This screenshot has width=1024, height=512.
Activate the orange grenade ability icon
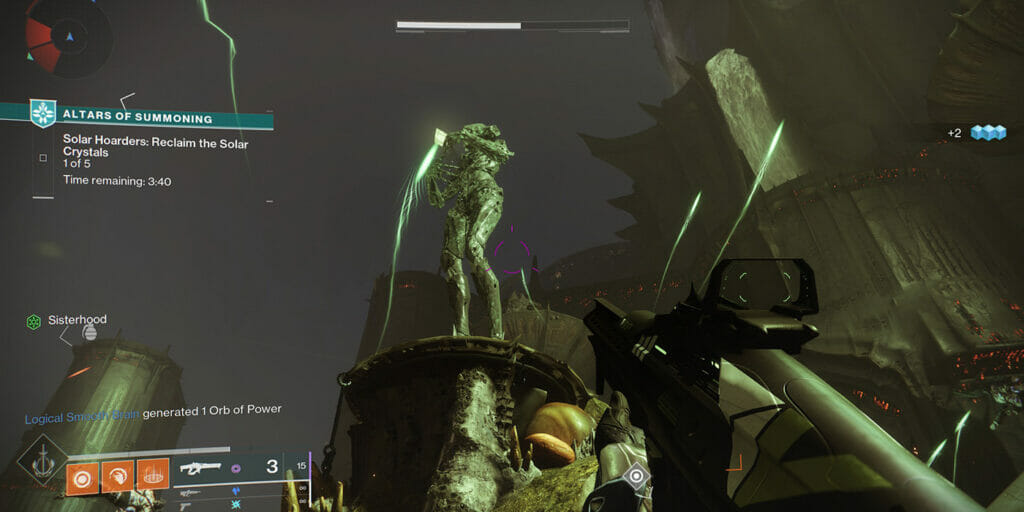(84, 474)
